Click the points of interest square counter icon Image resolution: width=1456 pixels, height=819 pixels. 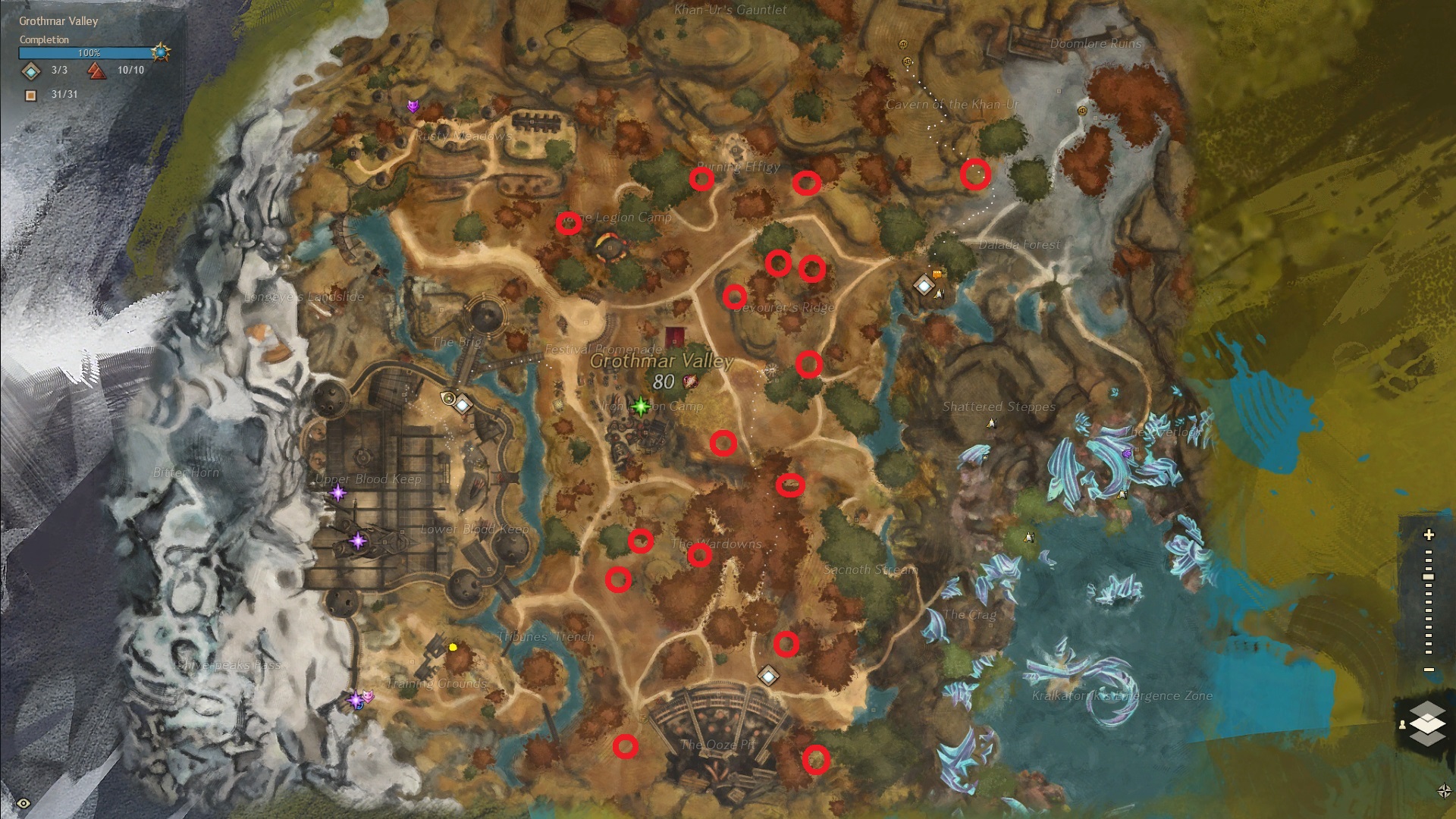[x=31, y=95]
